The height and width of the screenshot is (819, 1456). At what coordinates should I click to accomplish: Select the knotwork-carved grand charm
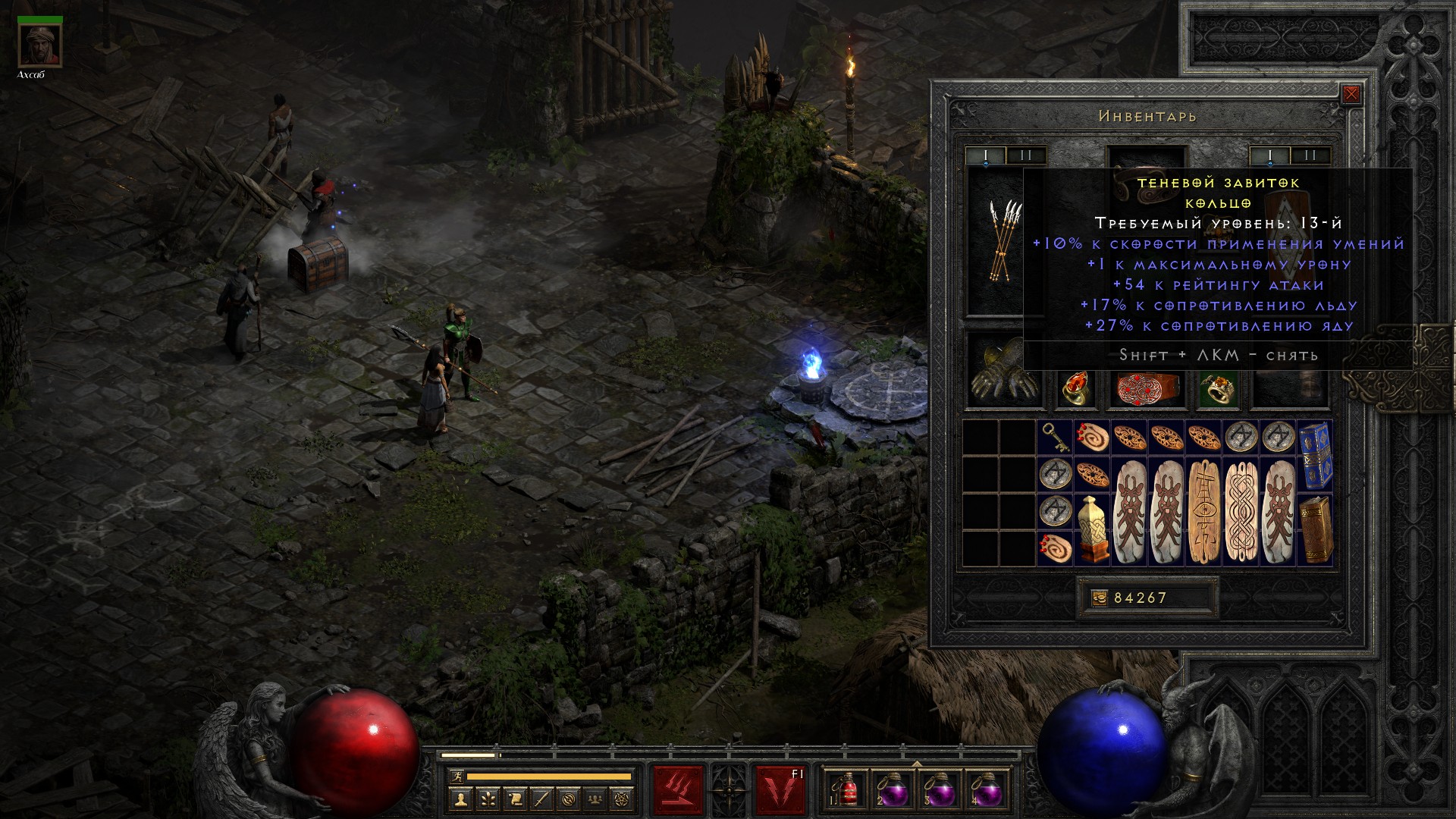1241,511
